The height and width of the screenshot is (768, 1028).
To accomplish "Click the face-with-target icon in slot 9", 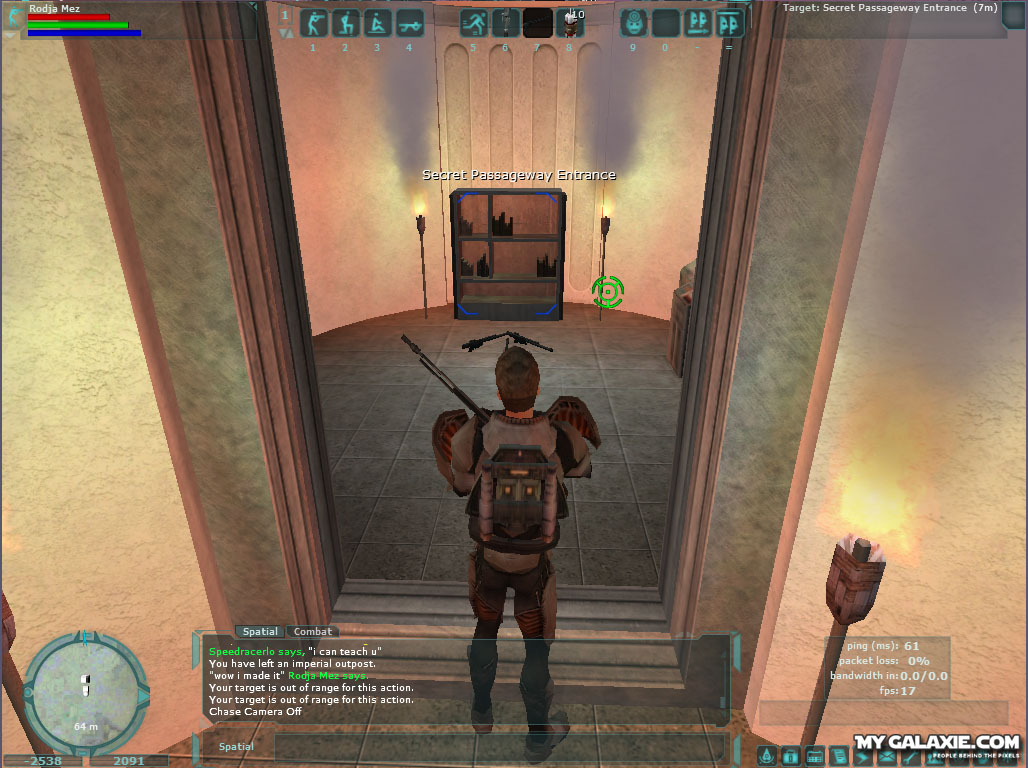I will pyautogui.click(x=633, y=23).
